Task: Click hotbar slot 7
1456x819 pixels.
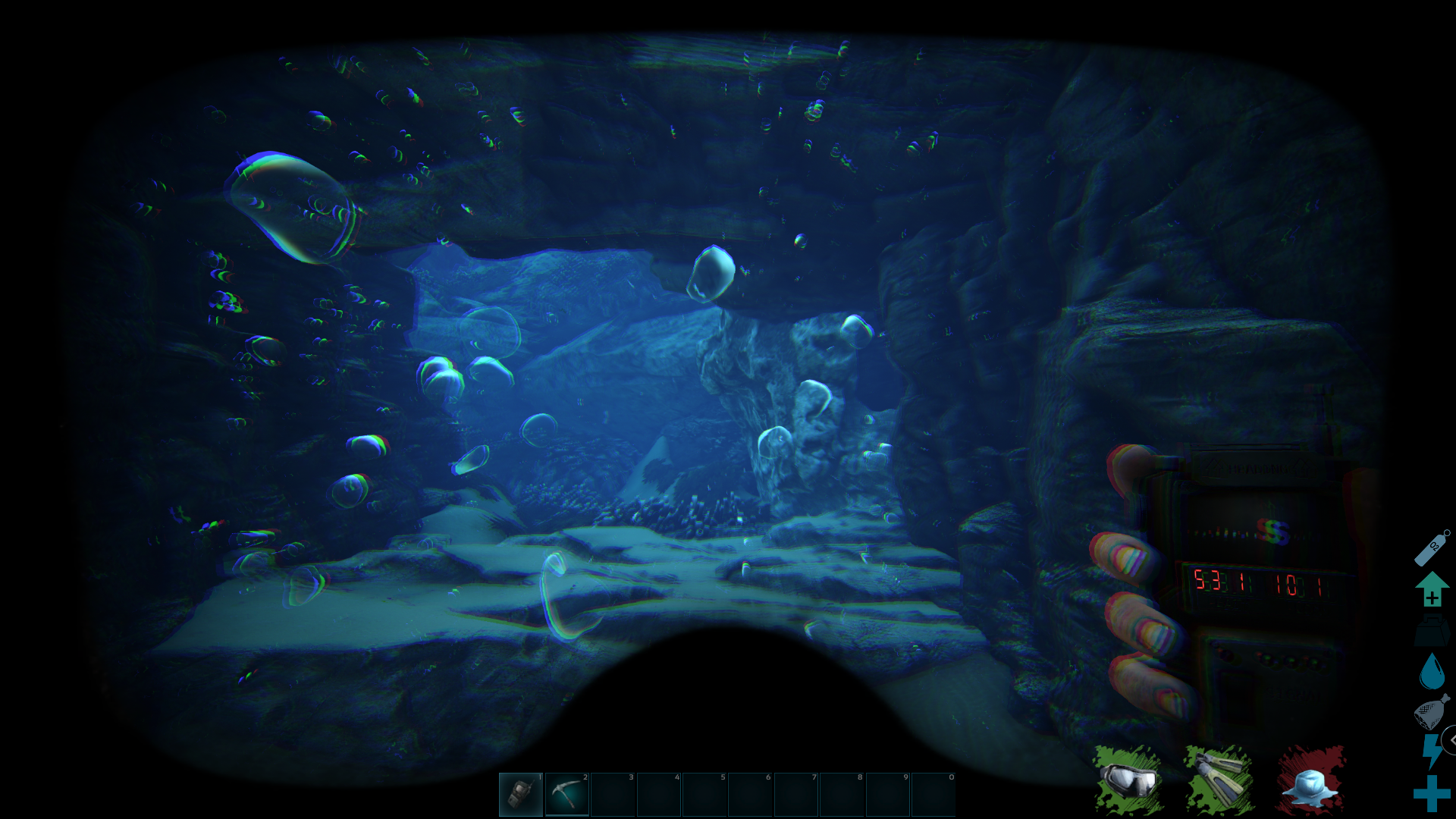Action: [x=796, y=793]
